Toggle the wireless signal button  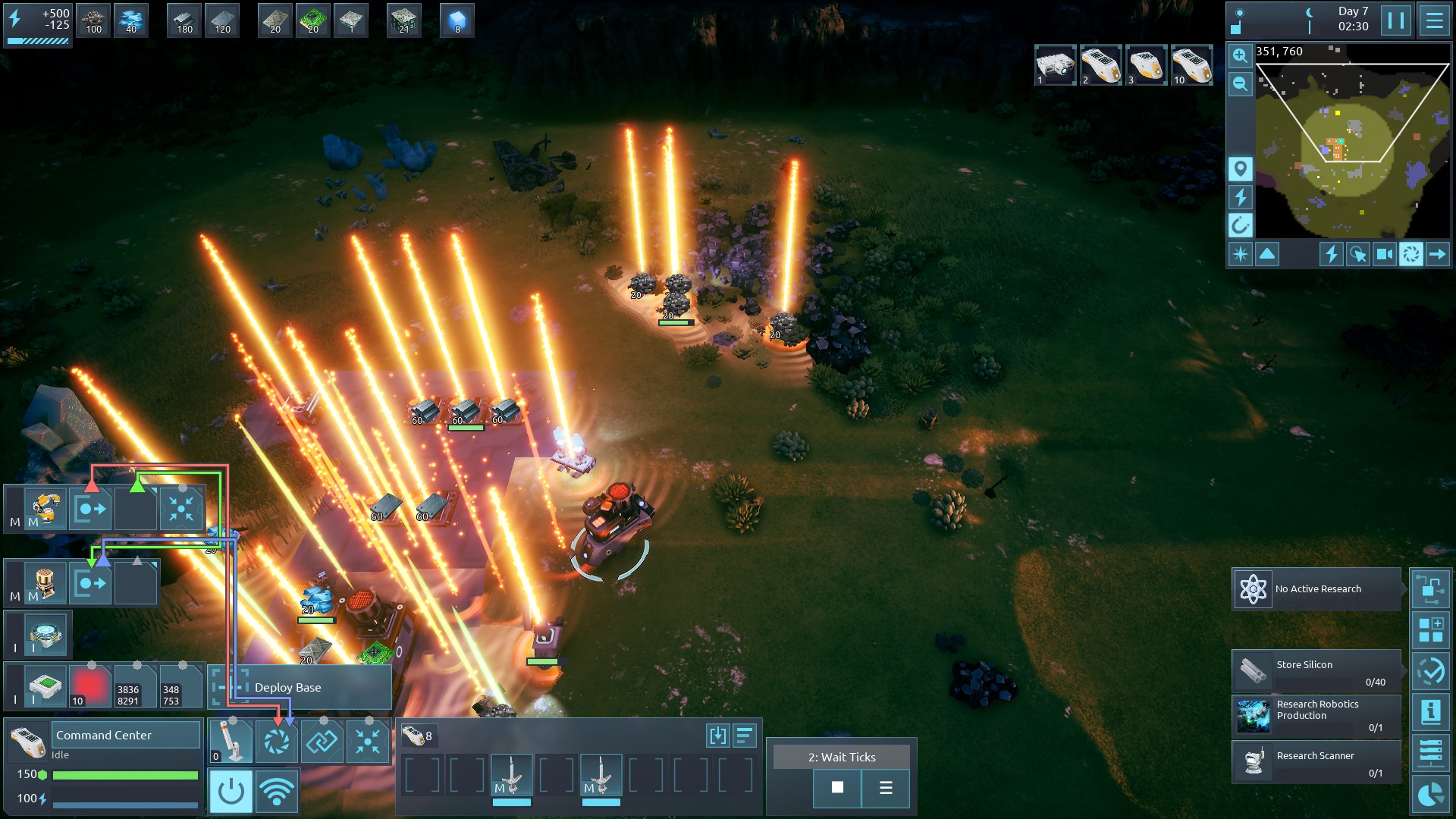tap(276, 792)
